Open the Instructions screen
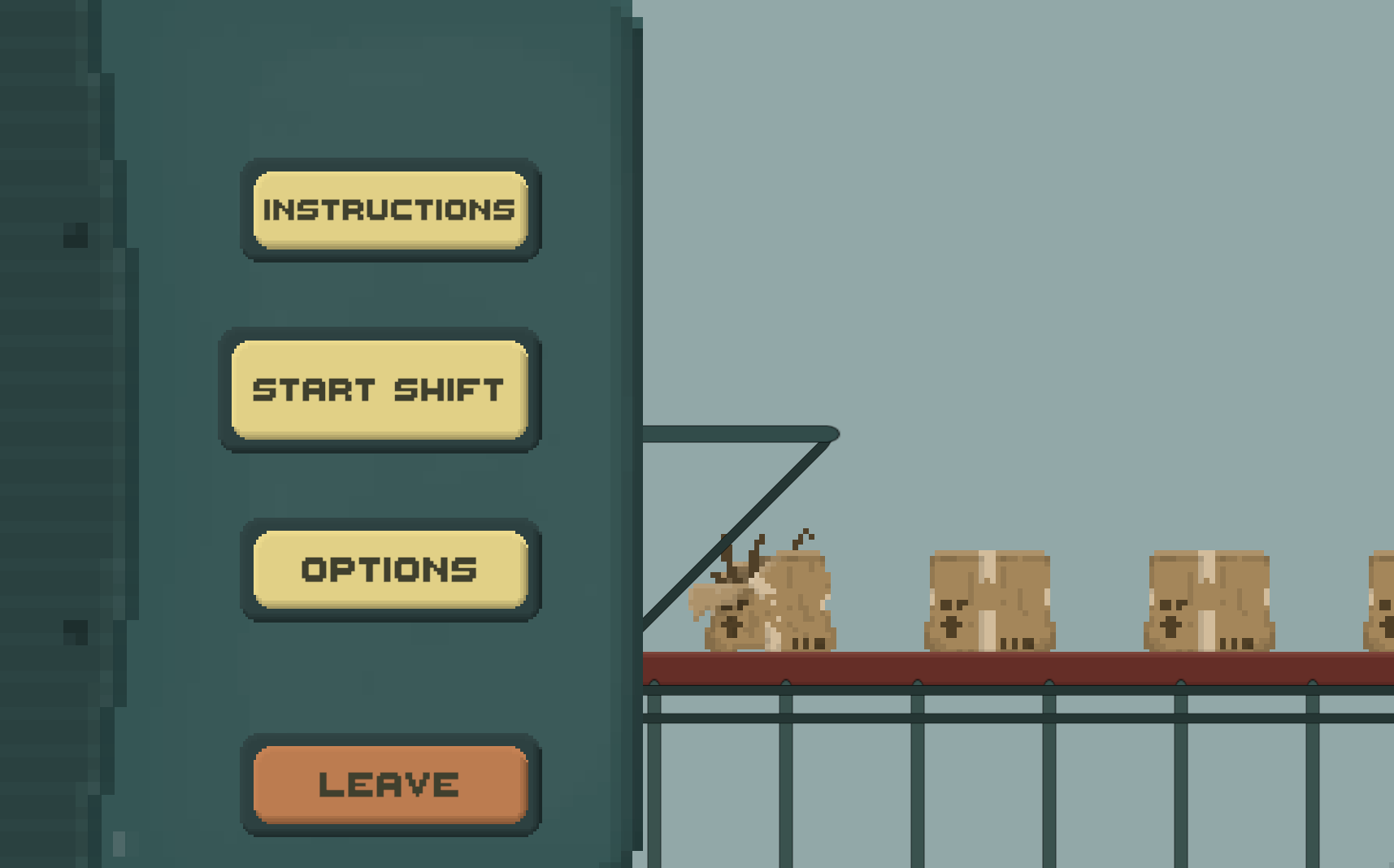This screenshot has height=868, width=1394. [x=390, y=210]
